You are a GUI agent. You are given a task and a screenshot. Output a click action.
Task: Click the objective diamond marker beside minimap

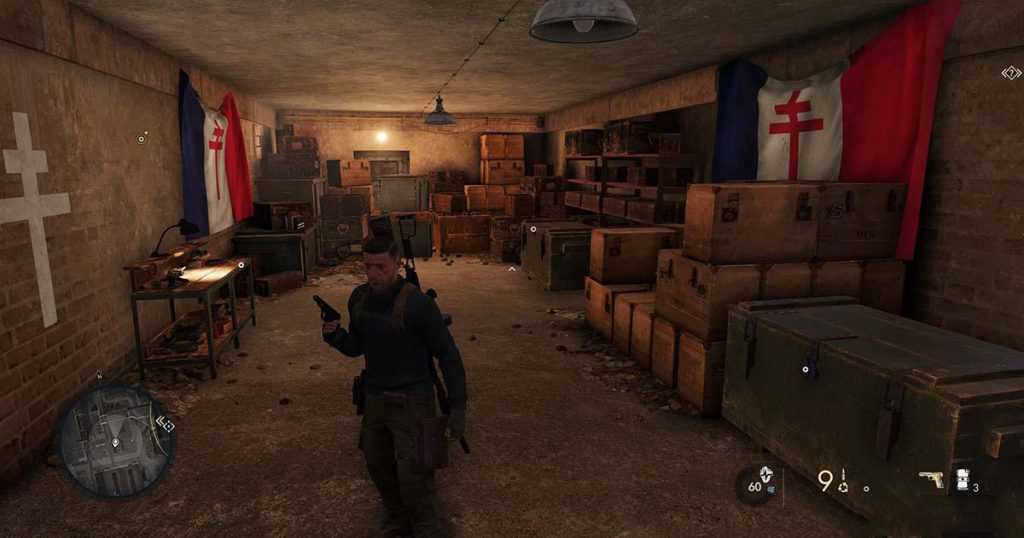[166, 424]
